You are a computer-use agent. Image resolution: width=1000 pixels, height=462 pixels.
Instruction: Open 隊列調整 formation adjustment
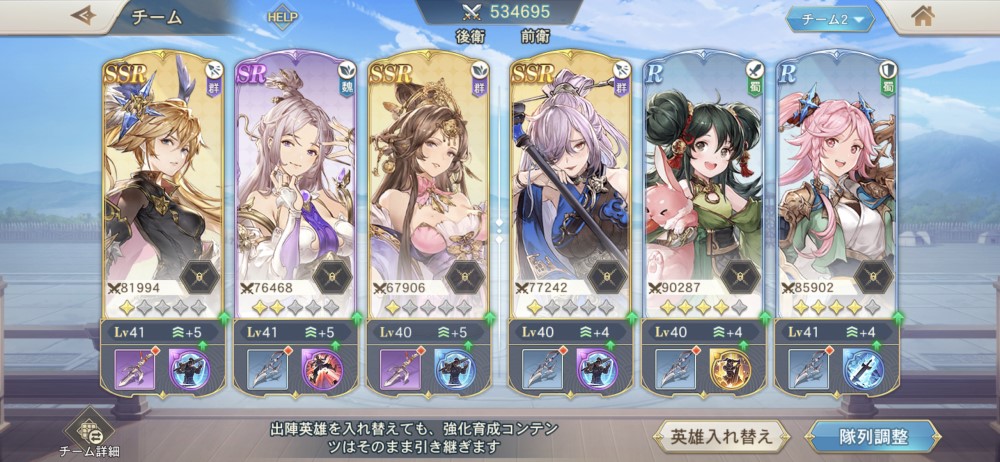pyautogui.click(x=873, y=437)
